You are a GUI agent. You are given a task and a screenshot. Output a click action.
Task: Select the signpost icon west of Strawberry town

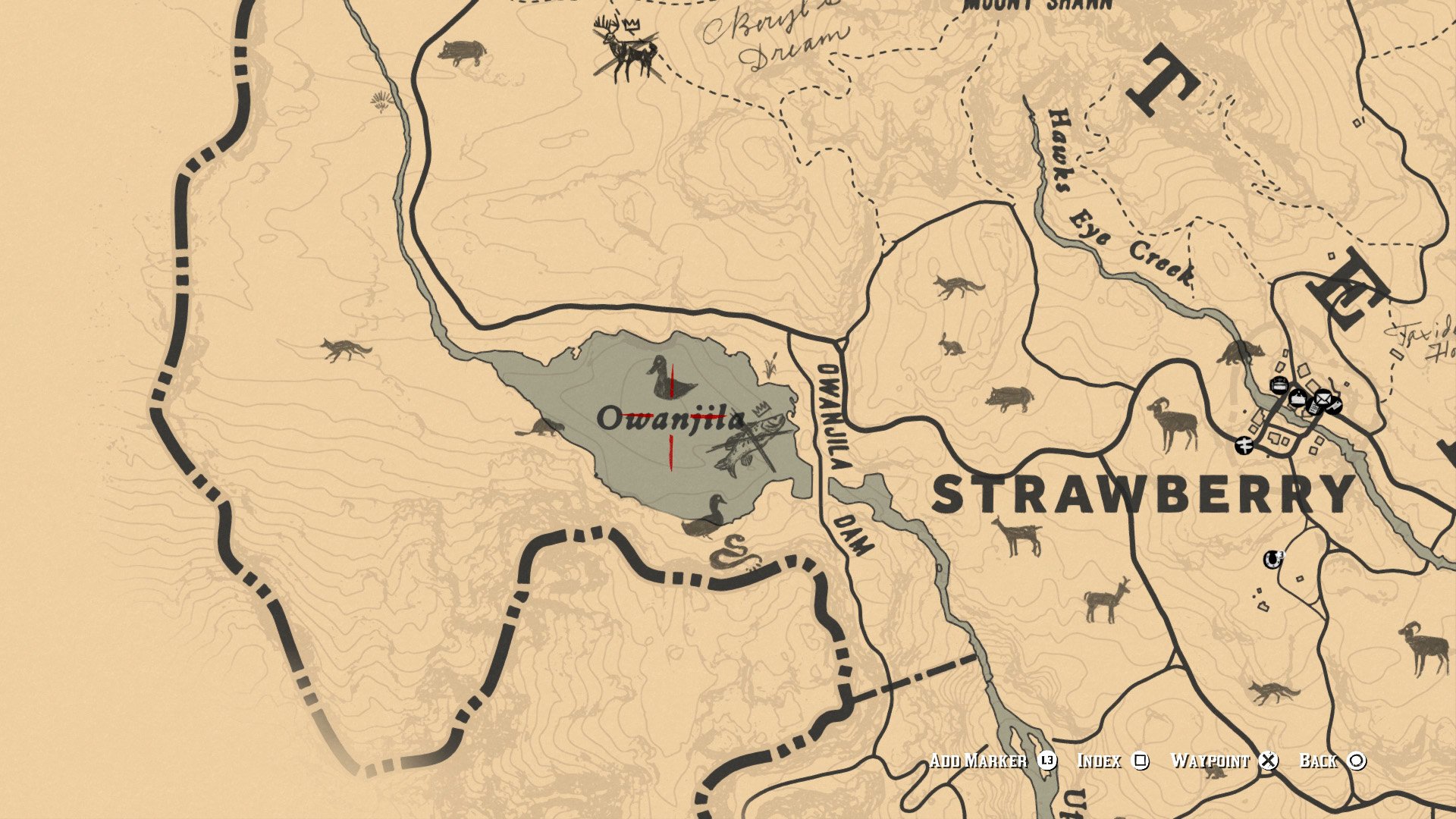click(x=1244, y=444)
